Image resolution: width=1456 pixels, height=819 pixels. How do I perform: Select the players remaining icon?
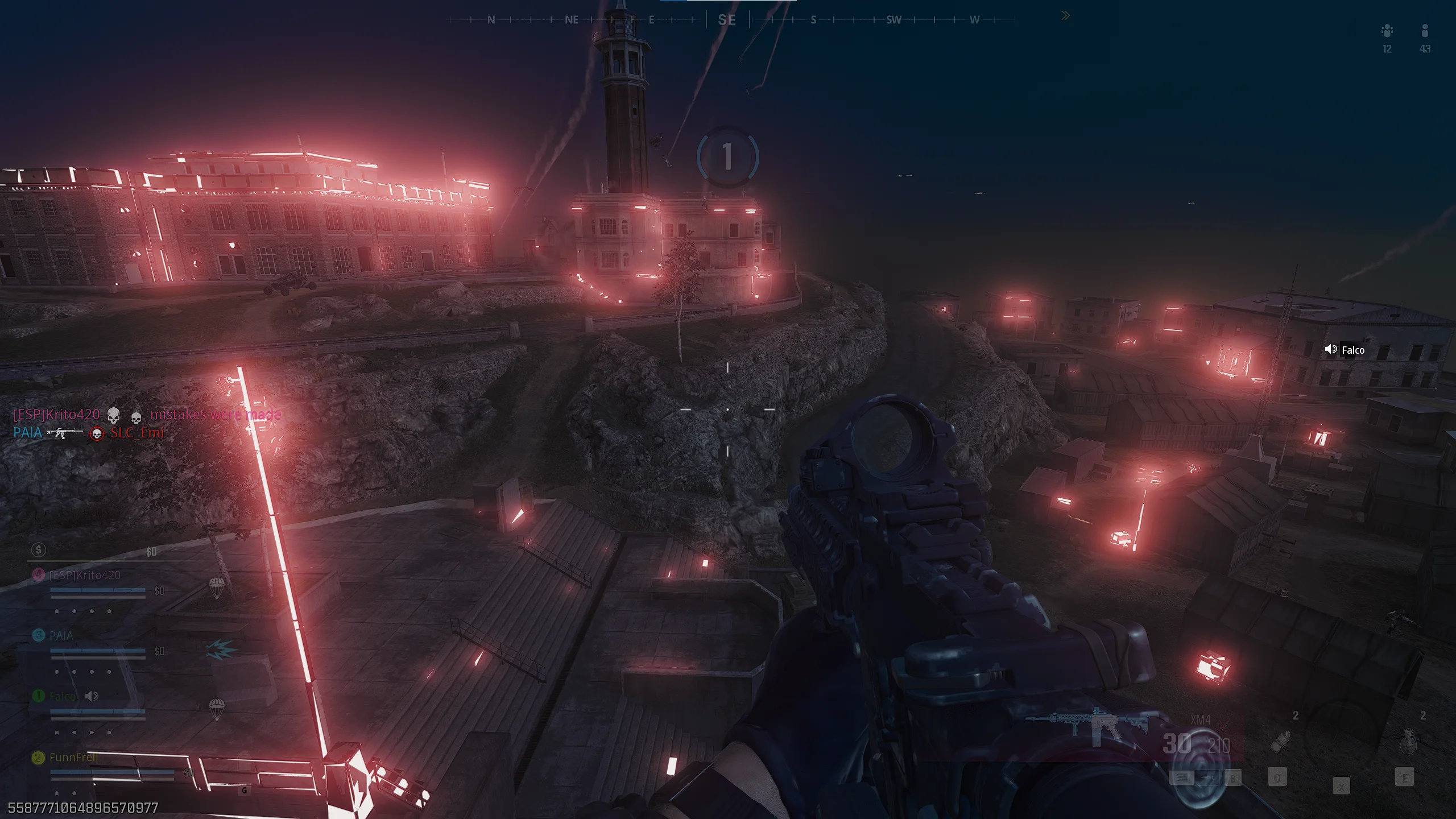(1425, 31)
